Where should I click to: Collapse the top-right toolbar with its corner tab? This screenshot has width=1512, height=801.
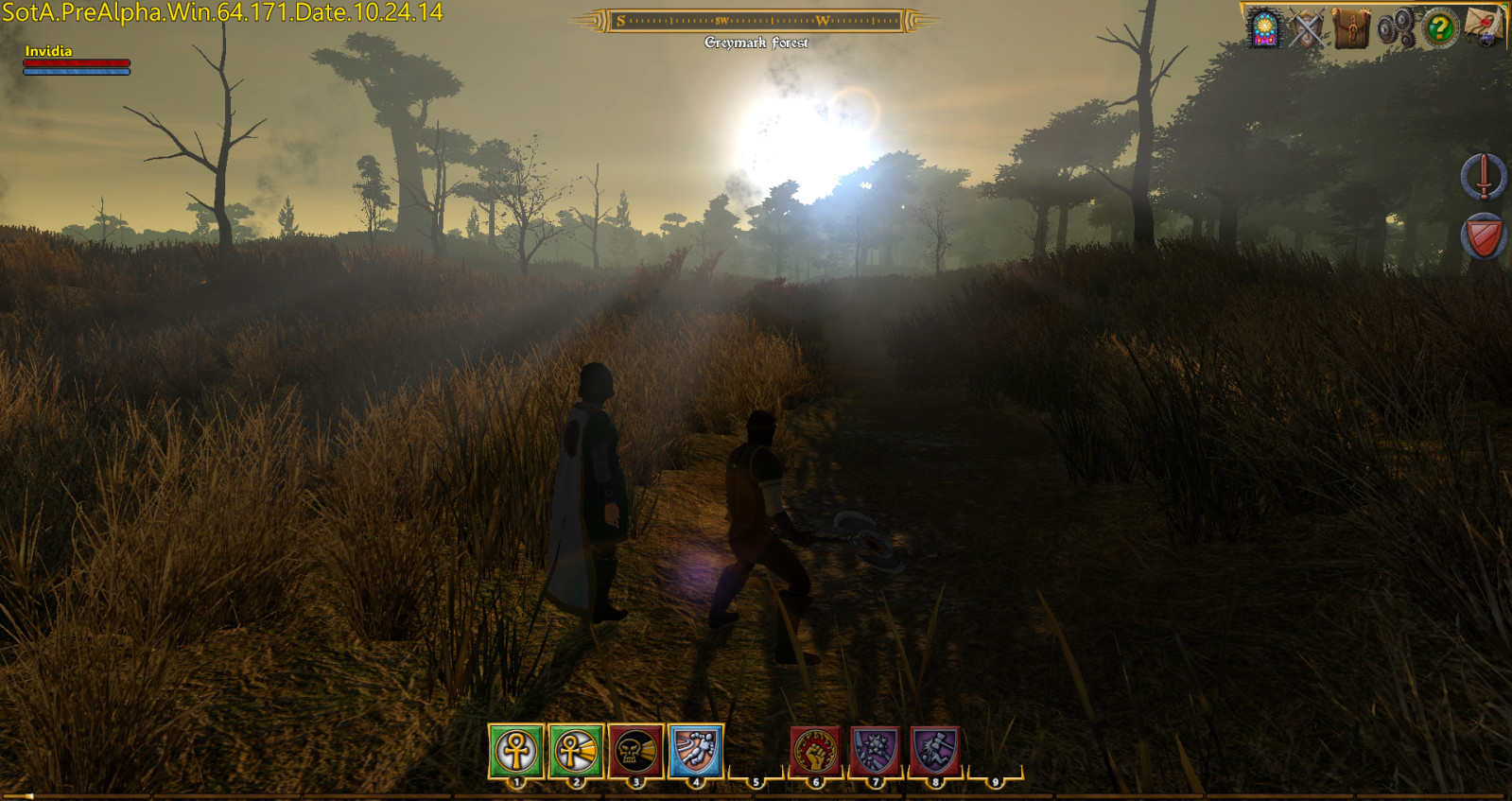1503,8
